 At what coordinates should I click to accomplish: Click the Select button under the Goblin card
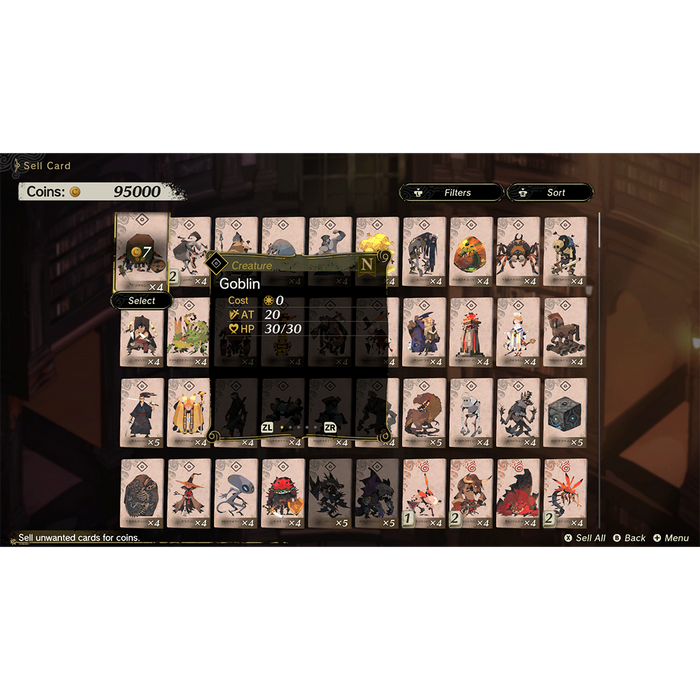141,300
